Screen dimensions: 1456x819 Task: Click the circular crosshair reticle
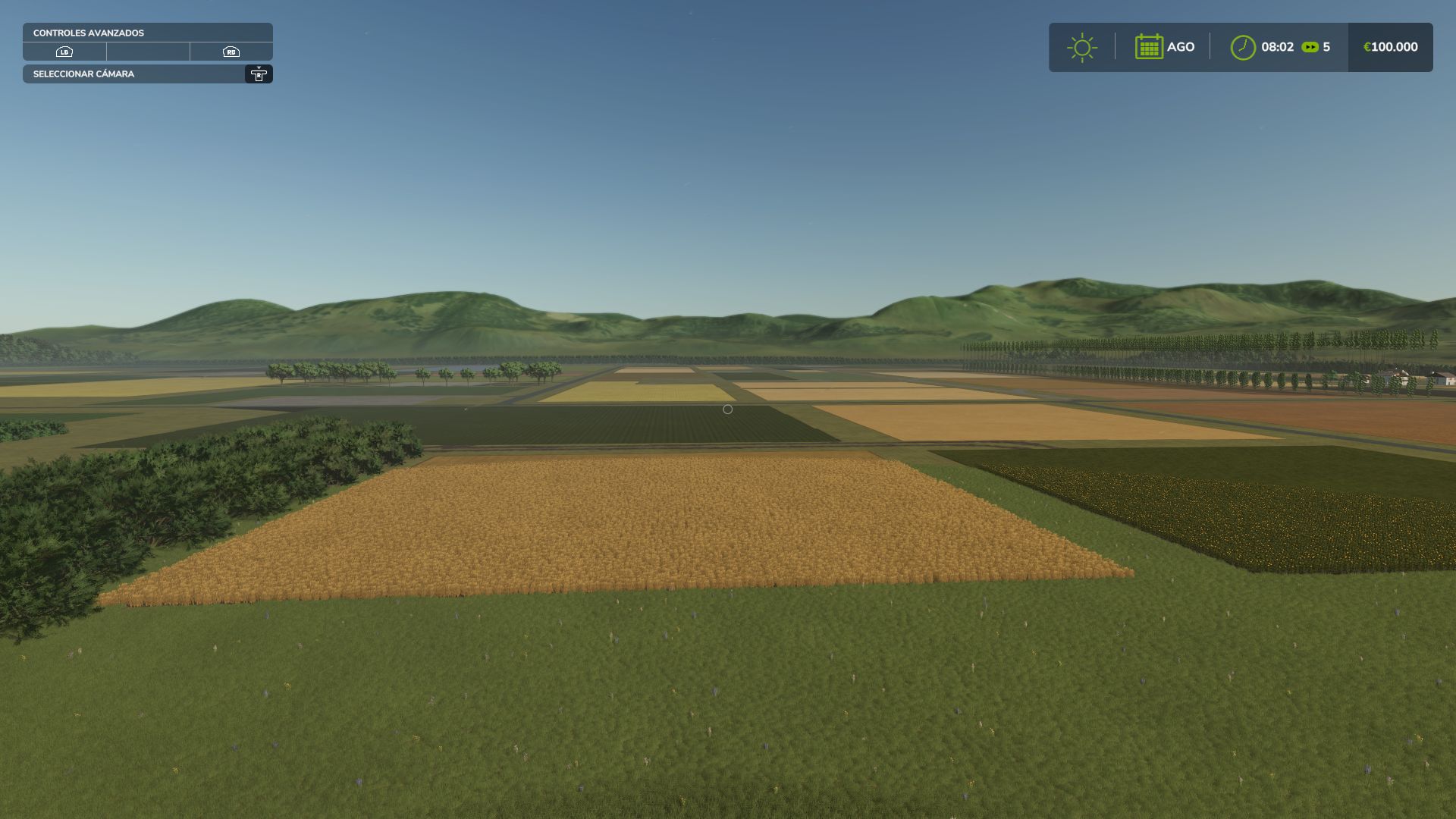point(727,409)
